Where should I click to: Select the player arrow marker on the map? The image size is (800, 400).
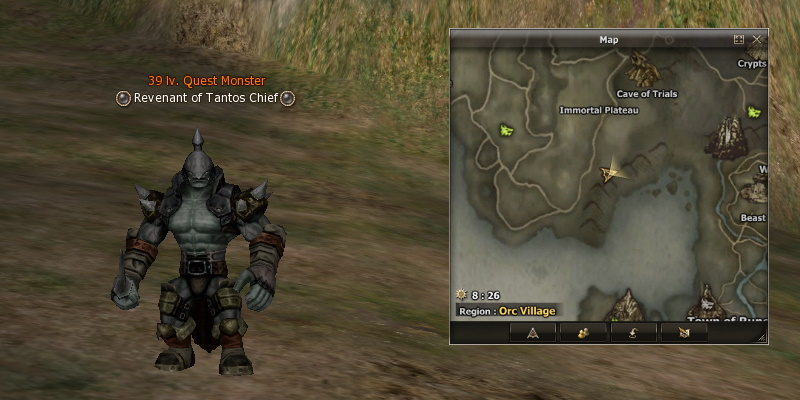point(609,173)
